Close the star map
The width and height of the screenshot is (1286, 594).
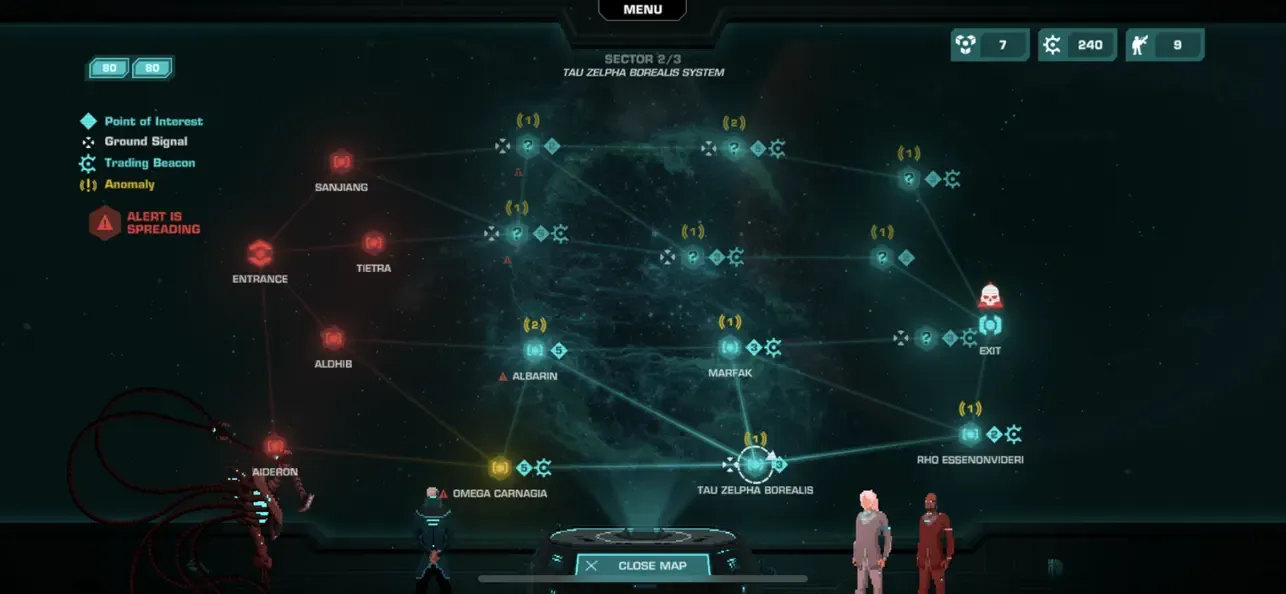pyautogui.click(x=641, y=565)
